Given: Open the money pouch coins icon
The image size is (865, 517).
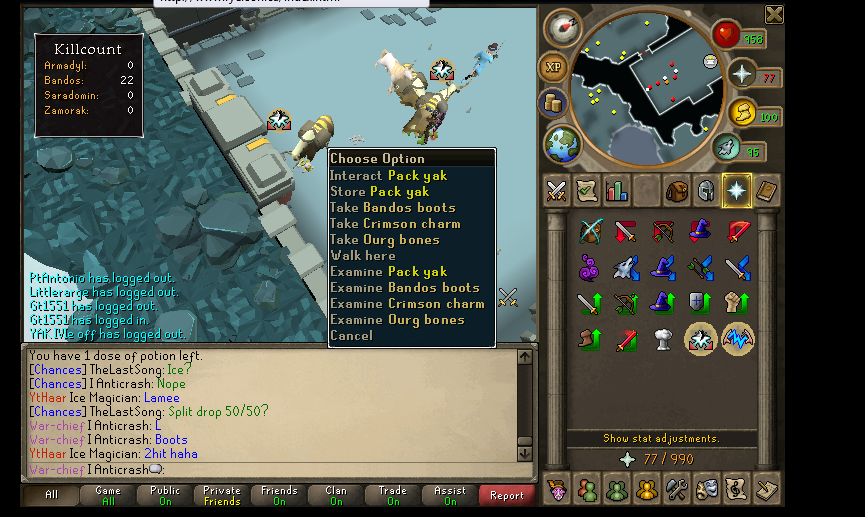Looking at the screenshot, I should click(552, 102).
